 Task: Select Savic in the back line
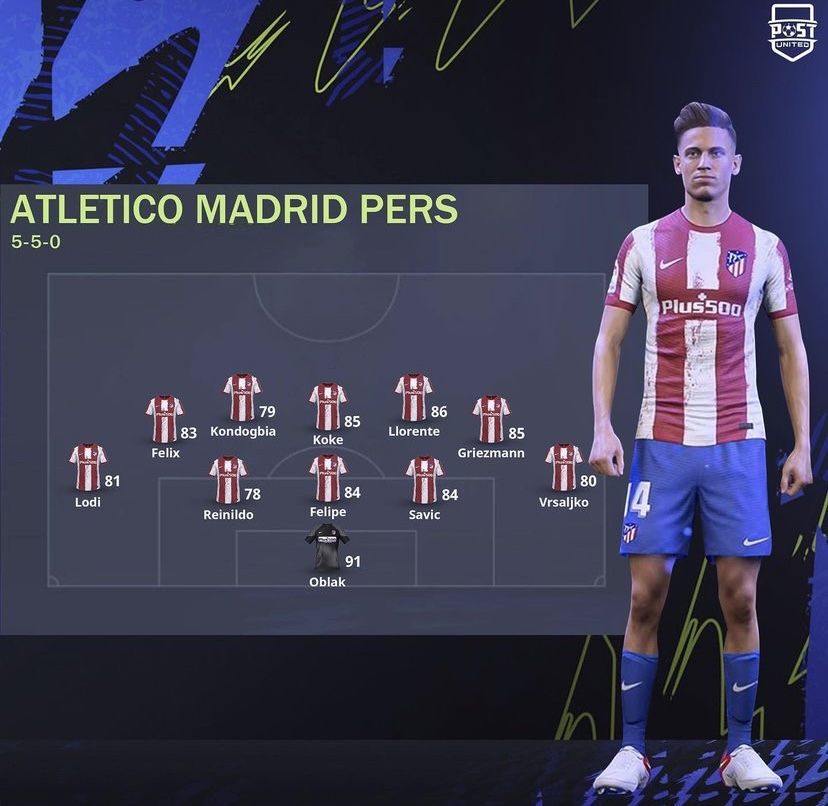424,480
